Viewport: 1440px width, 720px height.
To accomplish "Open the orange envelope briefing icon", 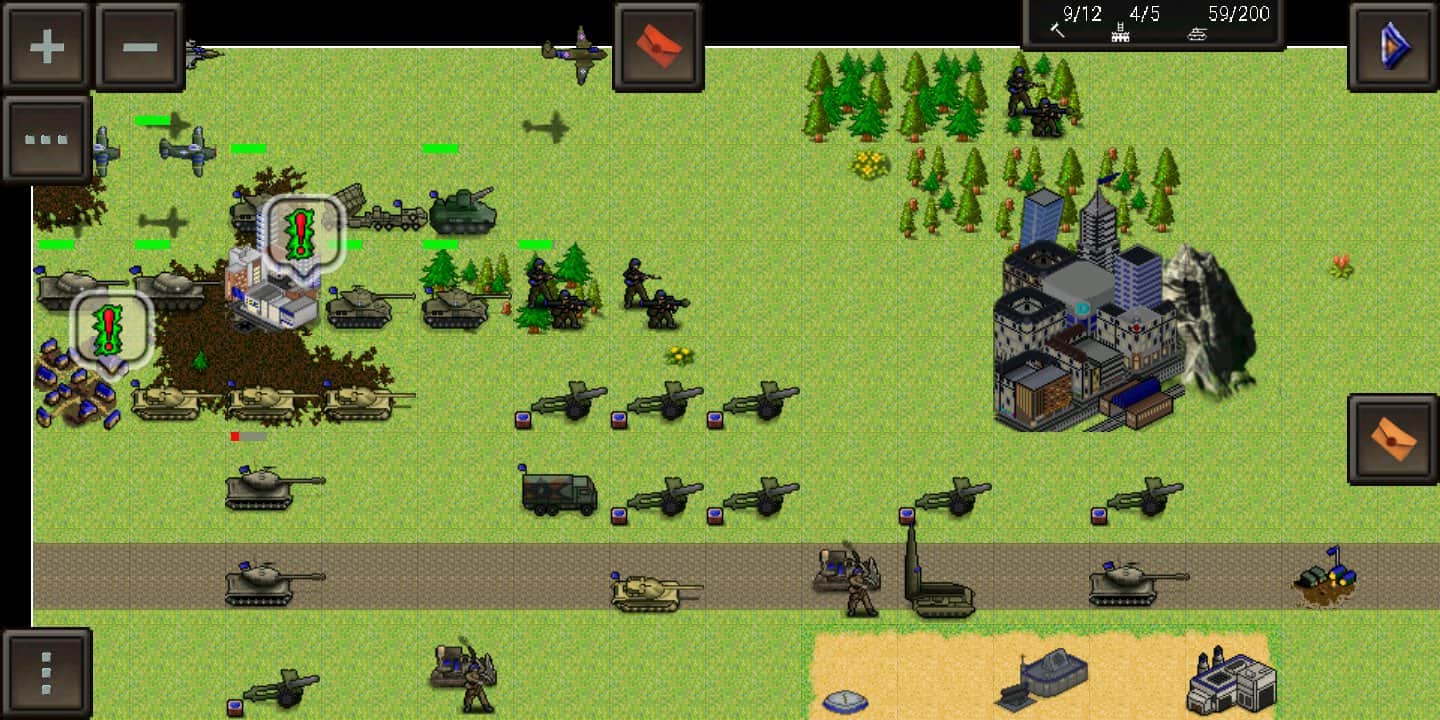I will point(1393,440).
